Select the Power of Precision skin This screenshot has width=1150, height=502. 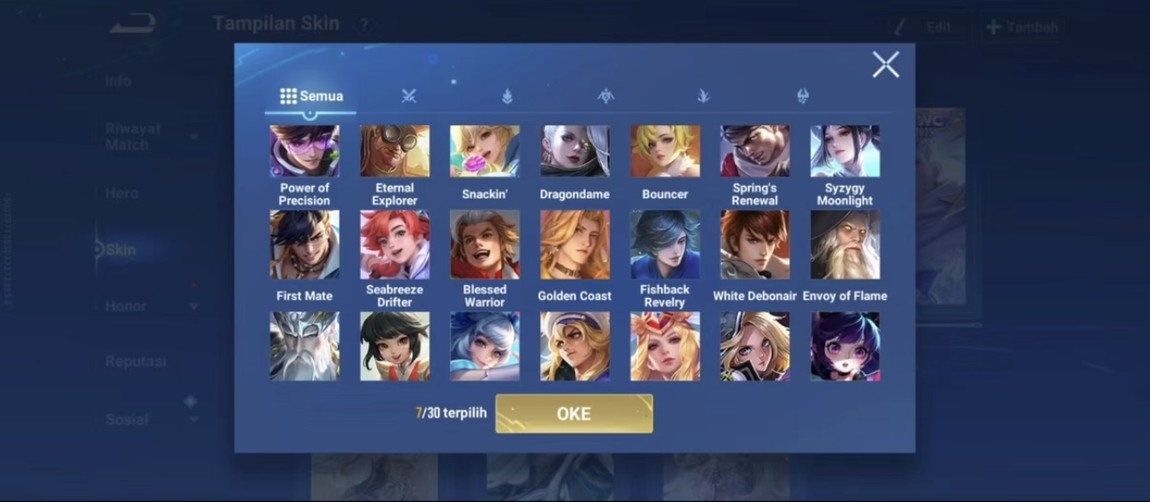pyautogui.click(x=305, y=152)
